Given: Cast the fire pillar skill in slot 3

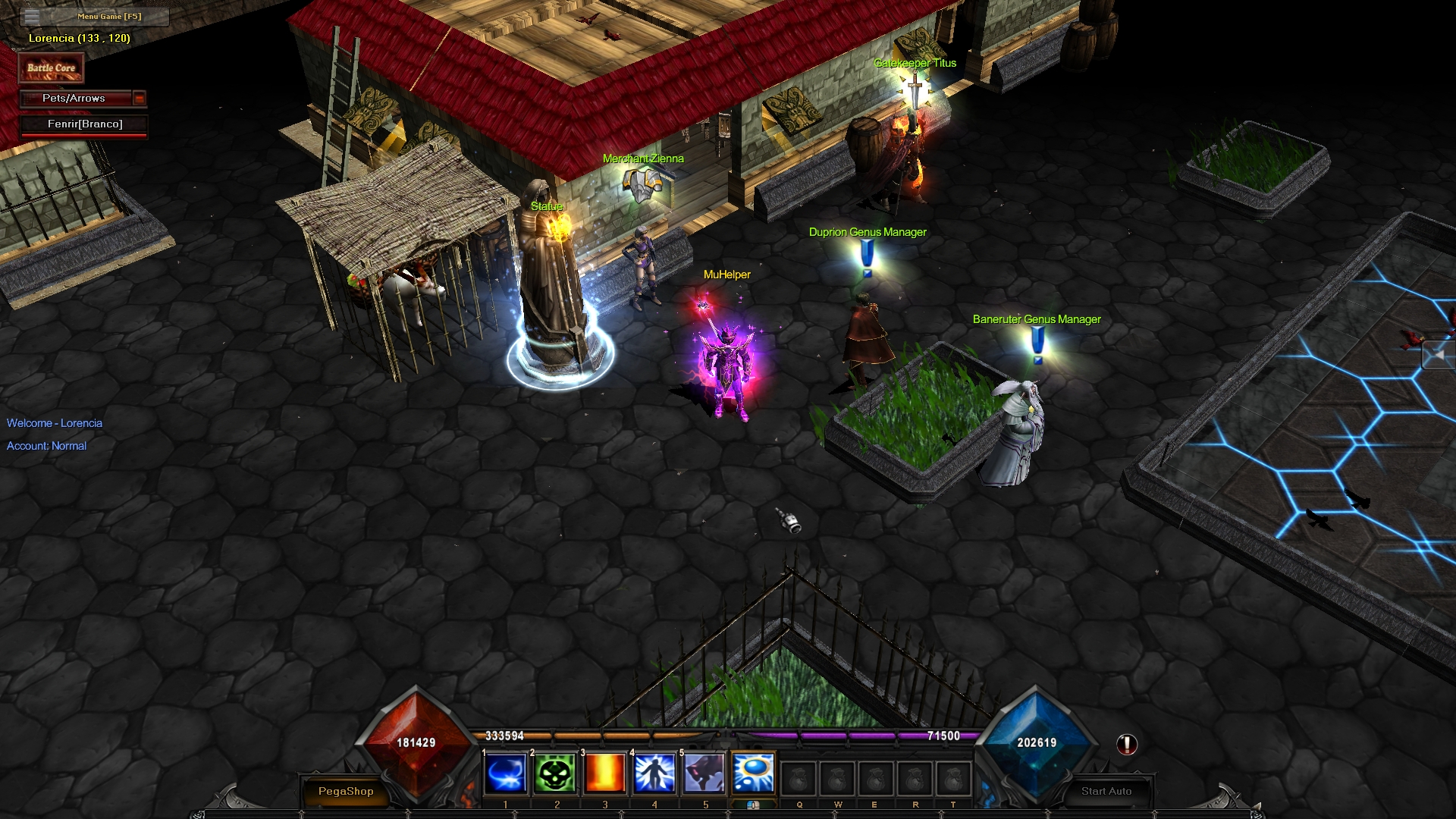Looking at the screenshot, I should (x=605, y=773).
